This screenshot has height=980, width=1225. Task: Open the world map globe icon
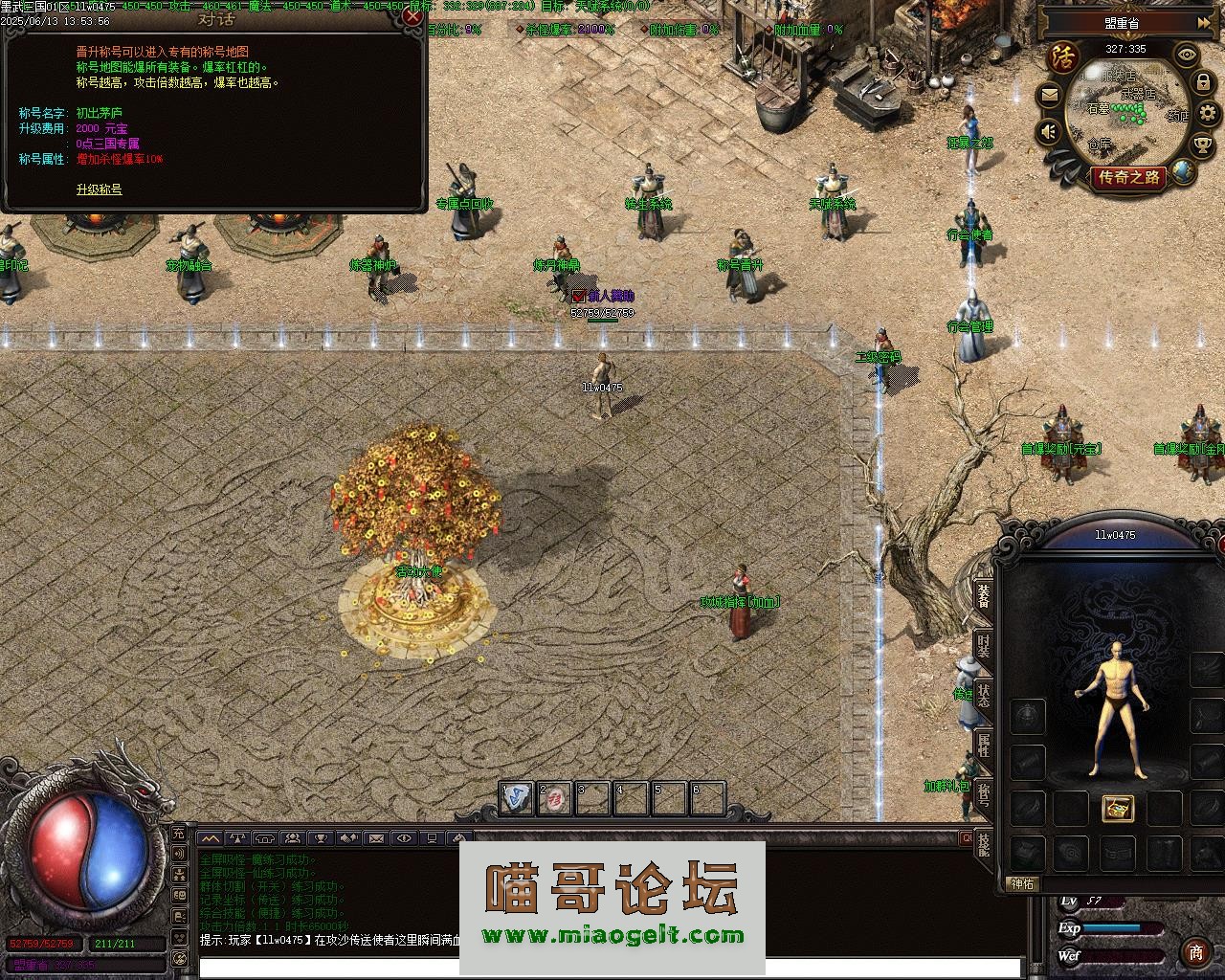coord(1184,171)
